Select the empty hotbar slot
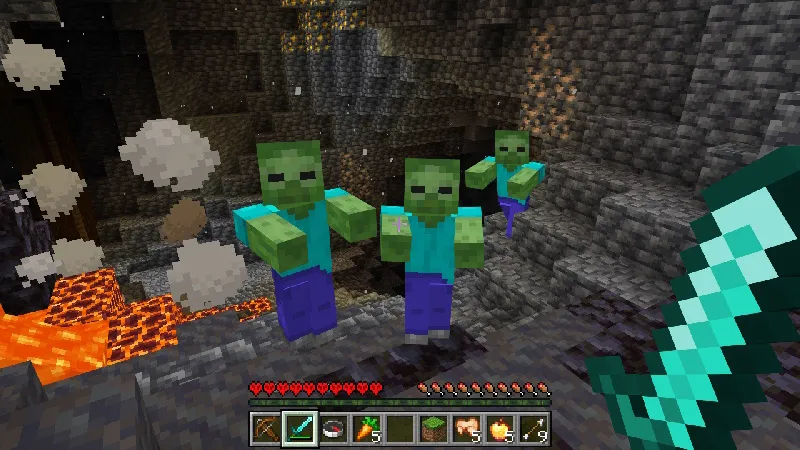The width and height of the screenshot is (800, 450). 399,428
